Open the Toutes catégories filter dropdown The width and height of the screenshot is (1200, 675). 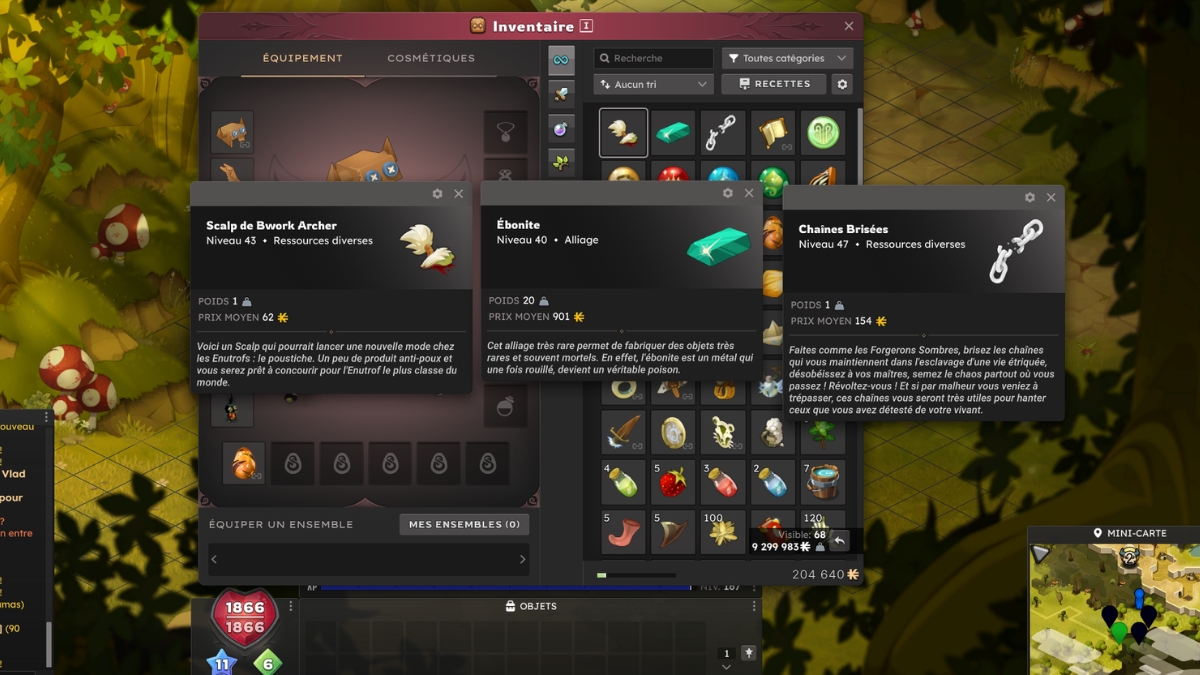tap(788, 58)
